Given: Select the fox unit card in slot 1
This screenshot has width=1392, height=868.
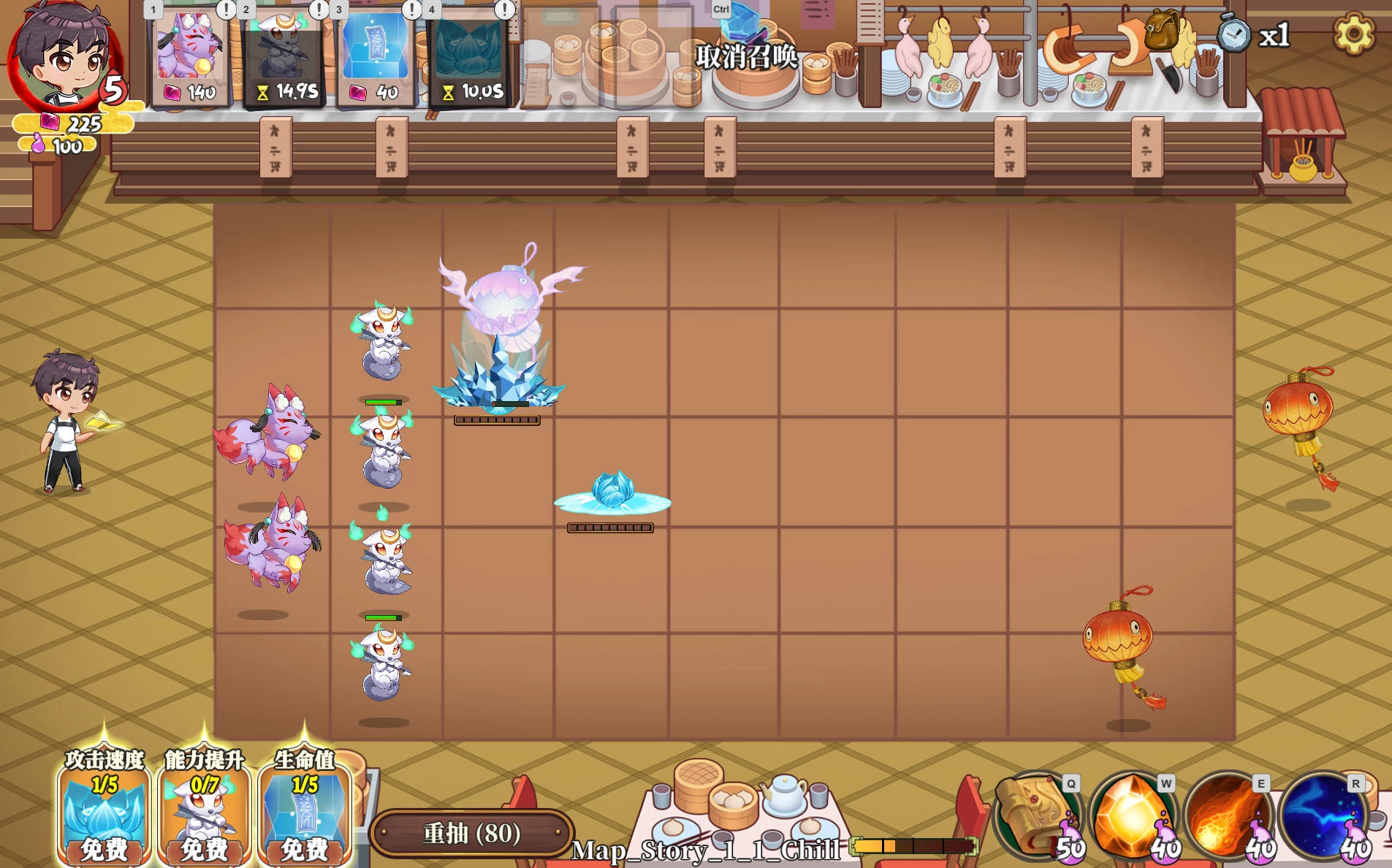Looking at the screenshot, I should [x=191, y=55].
